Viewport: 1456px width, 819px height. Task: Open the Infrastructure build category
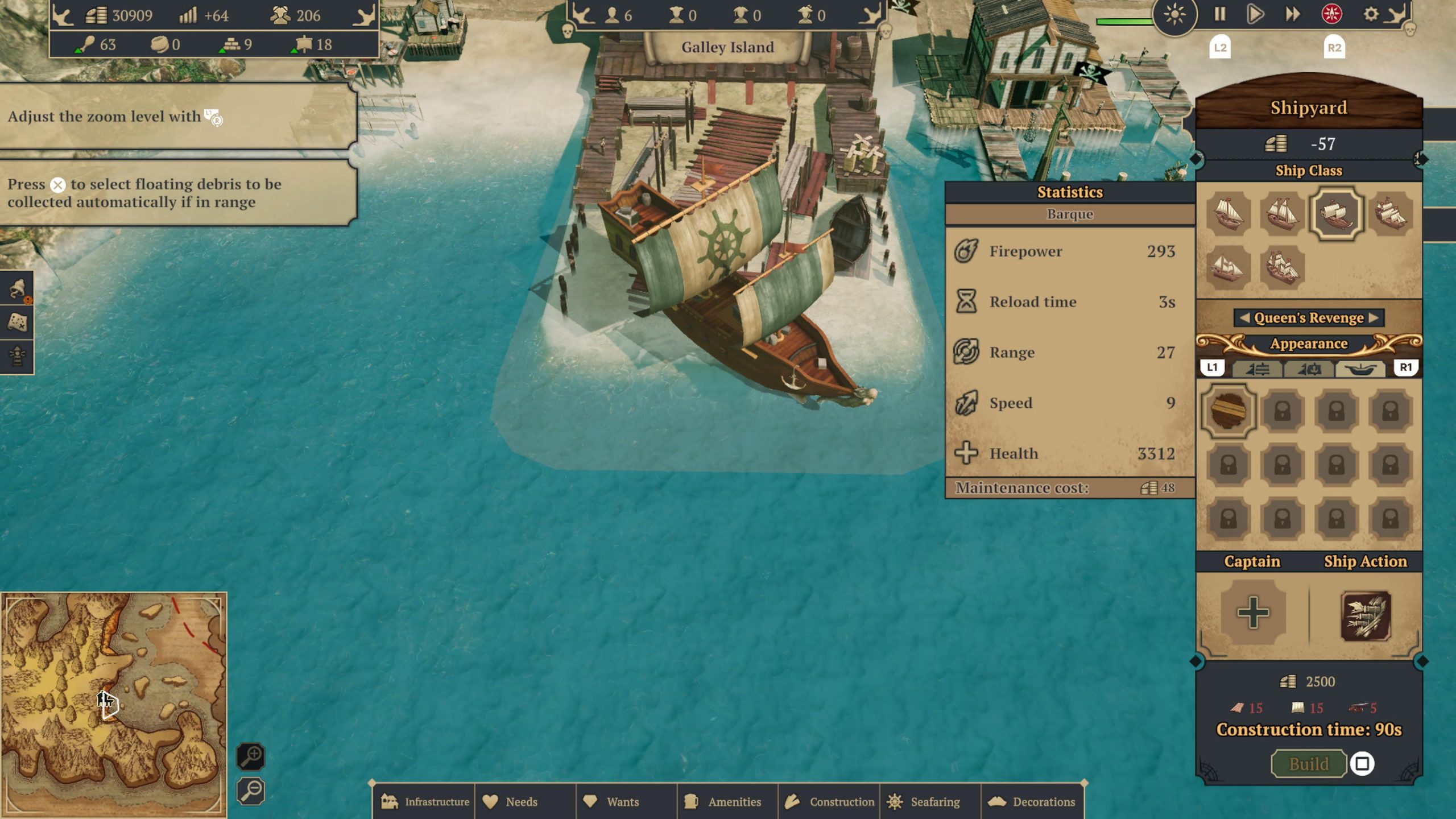click(425, 802)
